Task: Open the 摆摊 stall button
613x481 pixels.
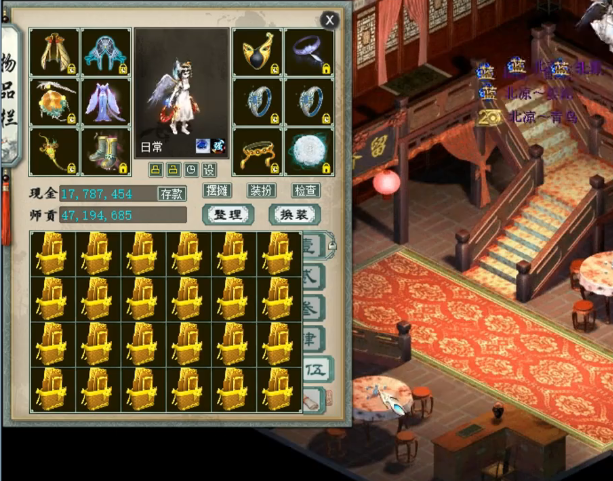Action: [x=217, y=190]
